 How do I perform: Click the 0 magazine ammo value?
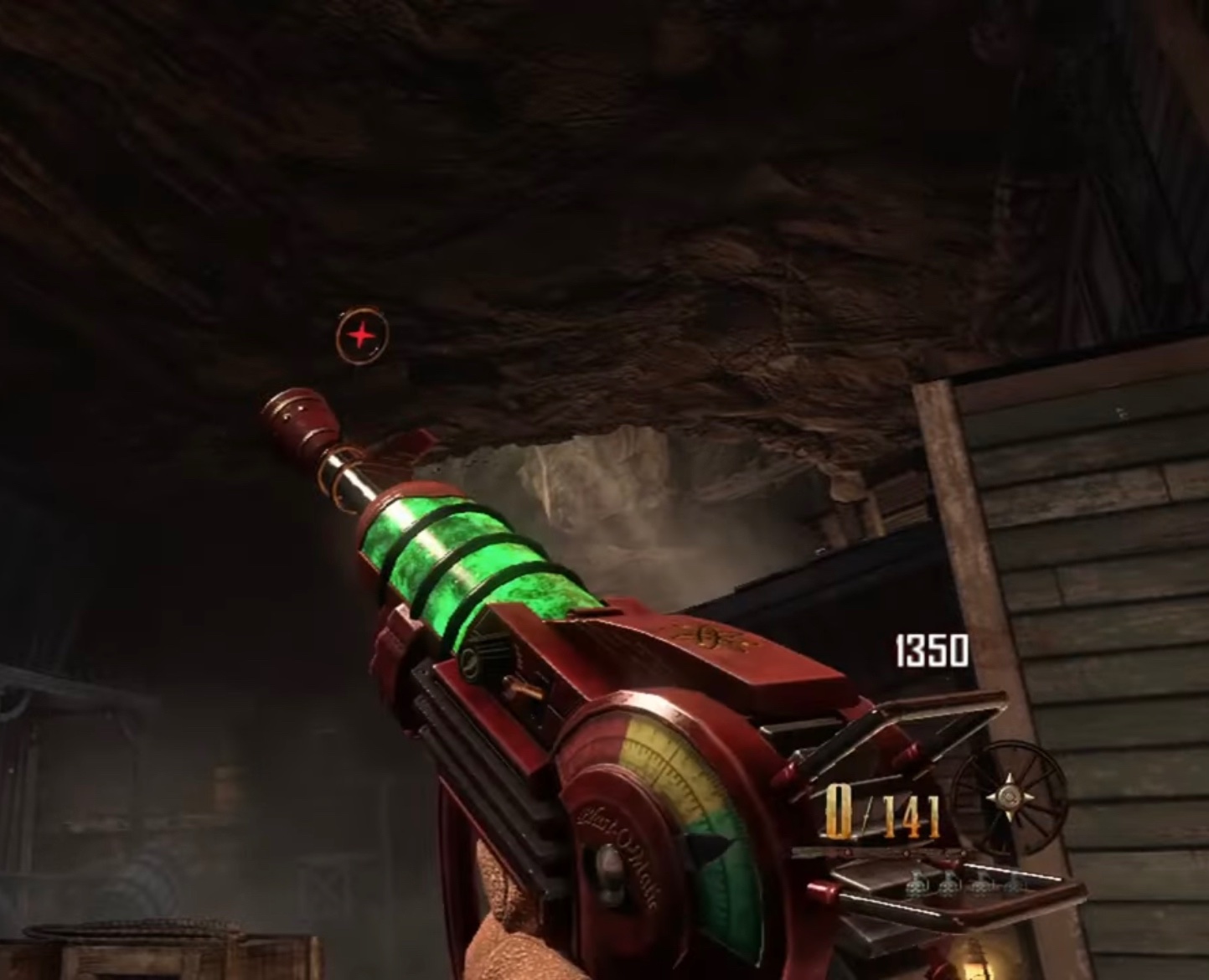tap(837, 811)
